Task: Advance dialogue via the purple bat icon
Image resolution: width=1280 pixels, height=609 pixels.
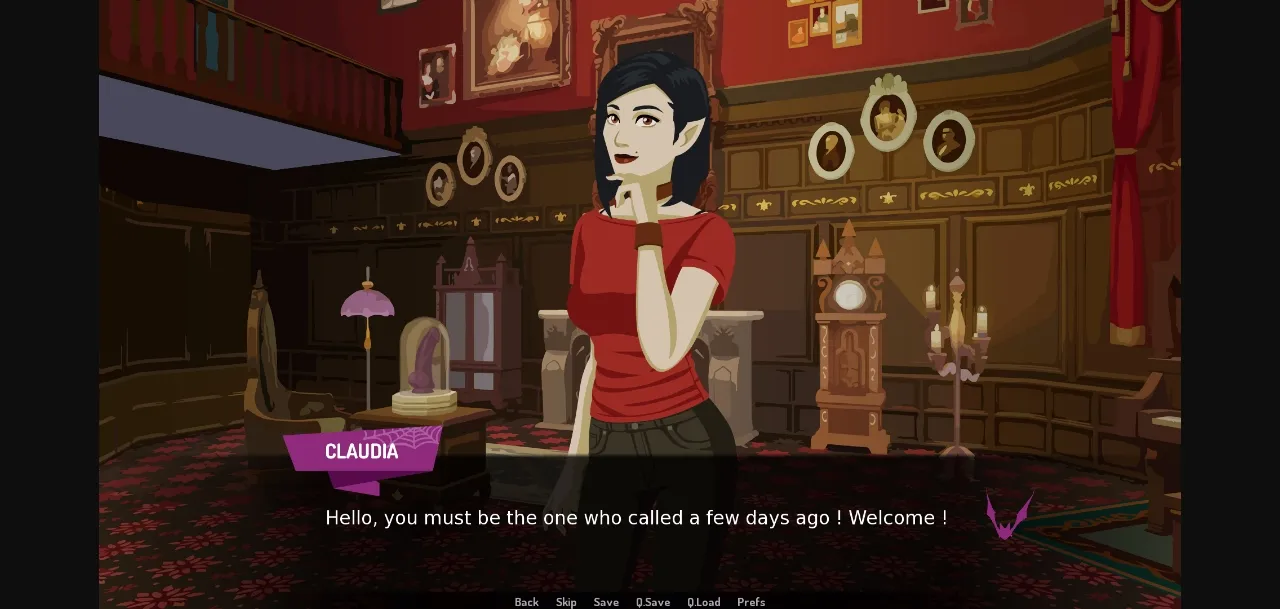Action: point(1008,515)
